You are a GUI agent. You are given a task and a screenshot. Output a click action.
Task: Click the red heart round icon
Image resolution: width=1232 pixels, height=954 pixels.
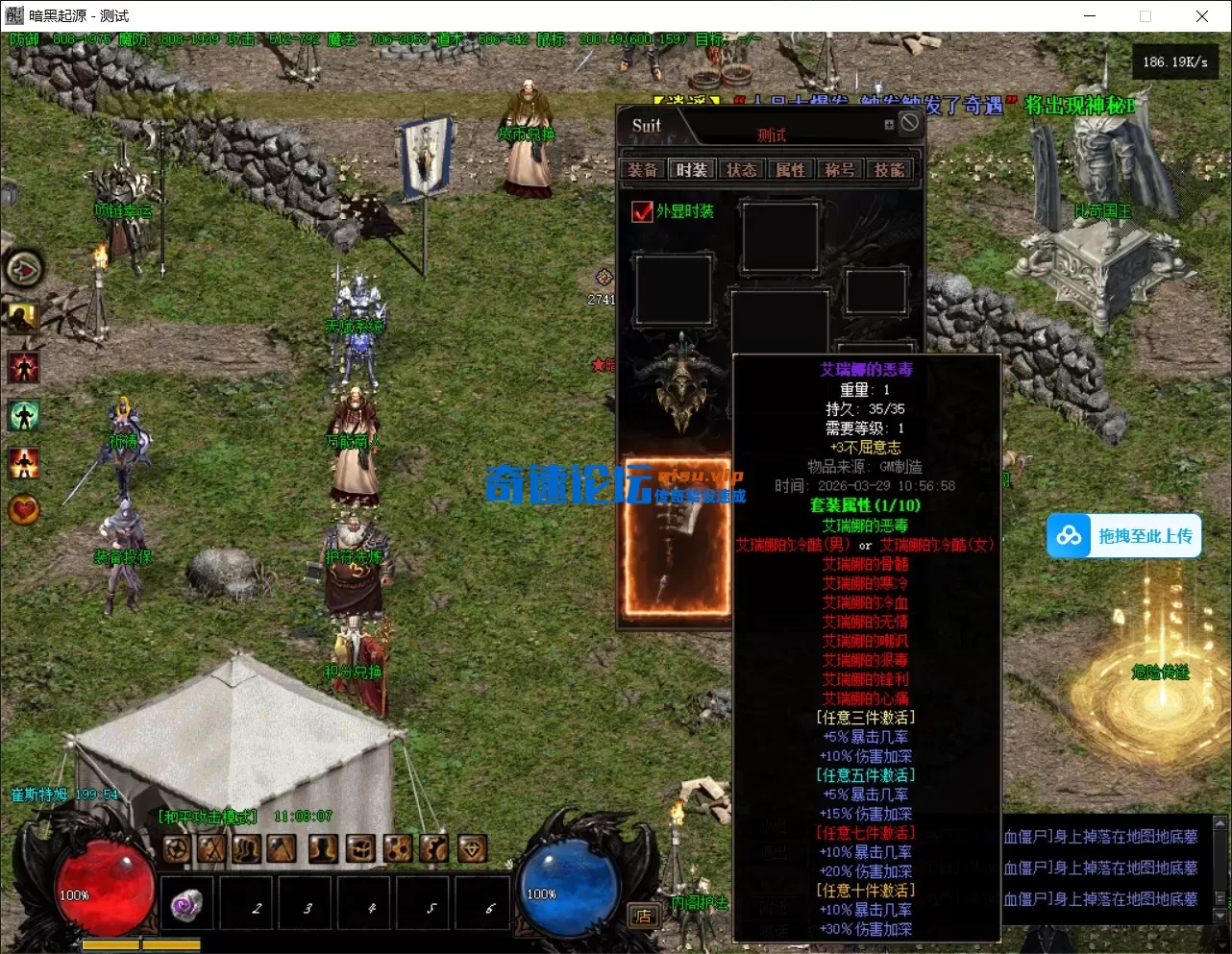[x=24, y=509]
